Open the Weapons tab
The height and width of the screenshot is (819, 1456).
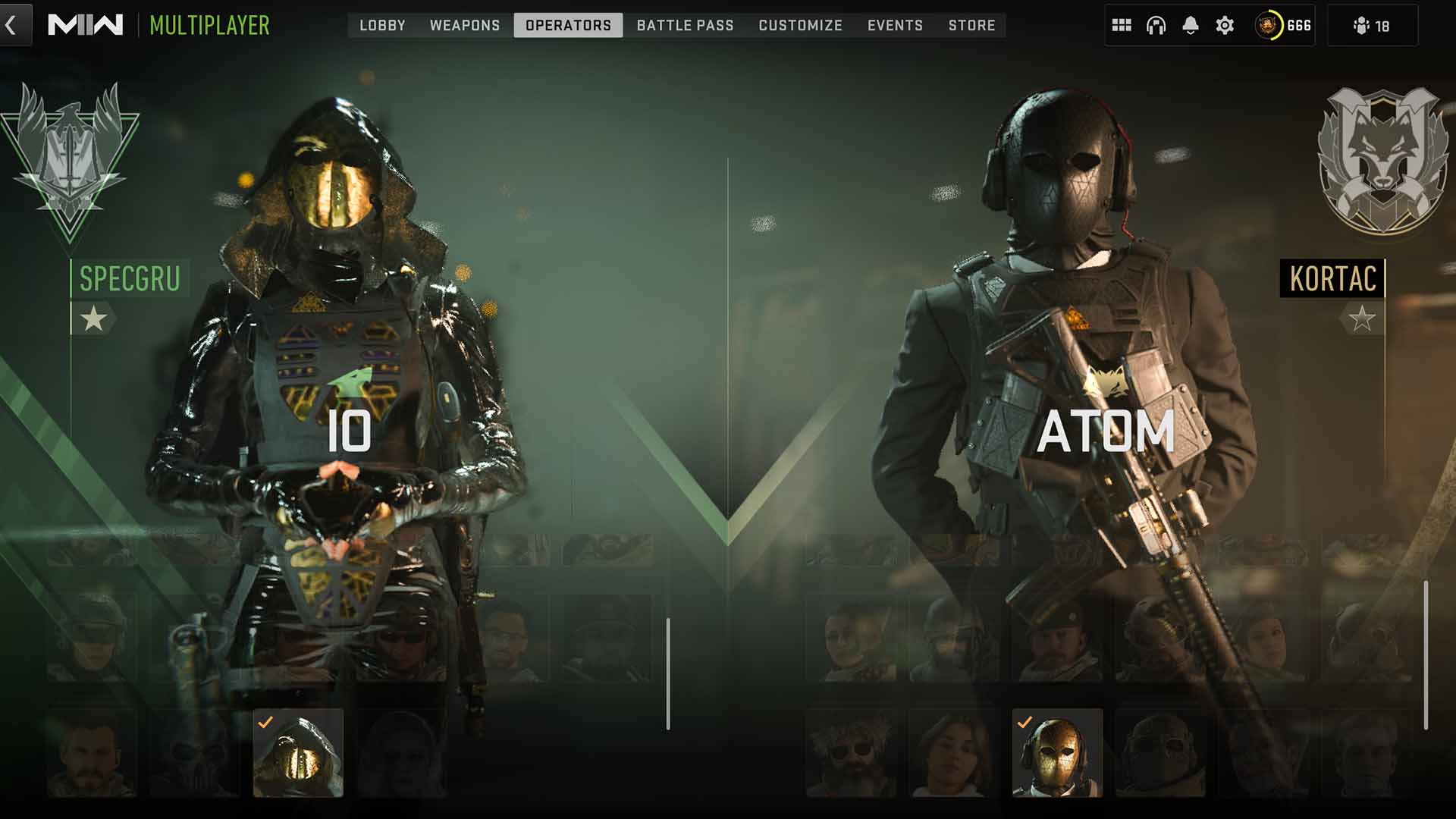coord(465,26)
